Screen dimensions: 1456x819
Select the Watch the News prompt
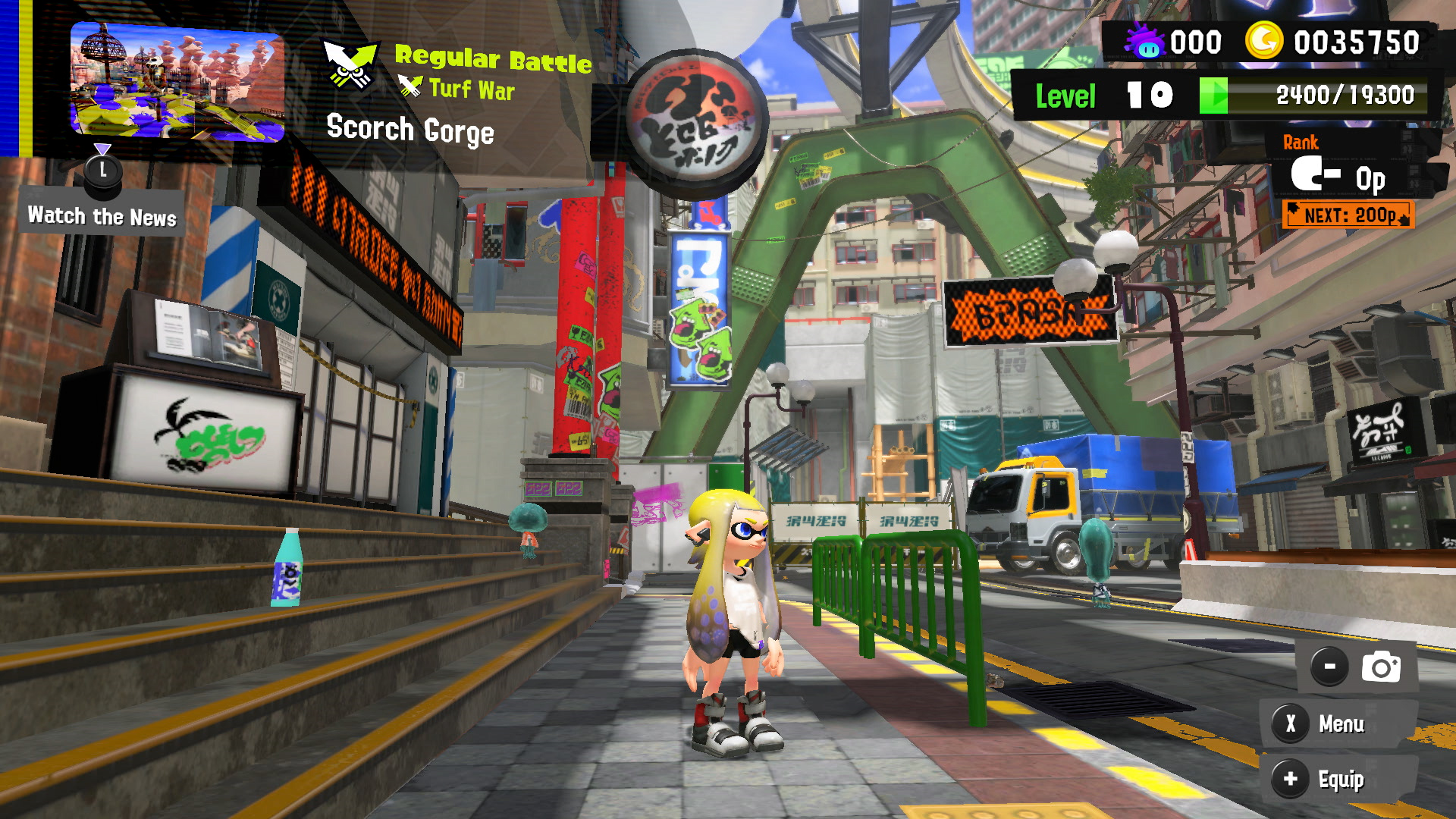click(x=102, y=216)
